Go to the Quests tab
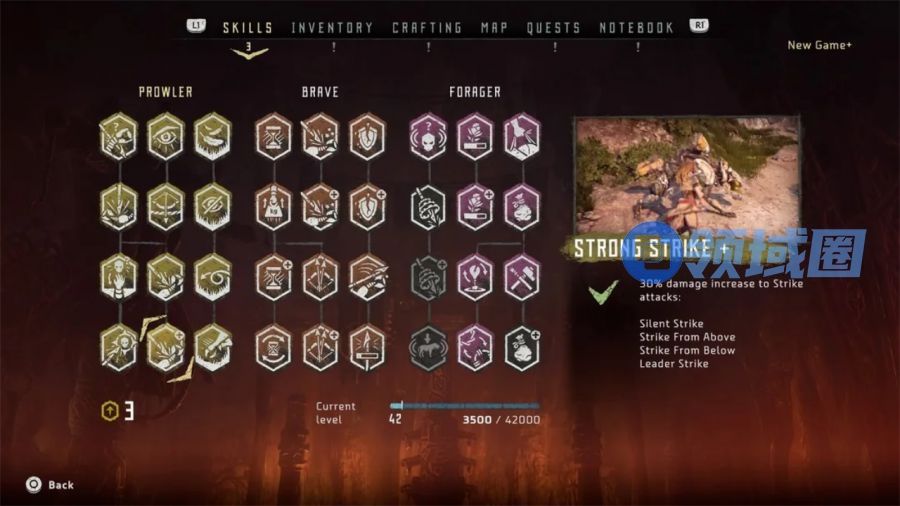The height and width of the screenshot is (506, 900). click(555, 28)
